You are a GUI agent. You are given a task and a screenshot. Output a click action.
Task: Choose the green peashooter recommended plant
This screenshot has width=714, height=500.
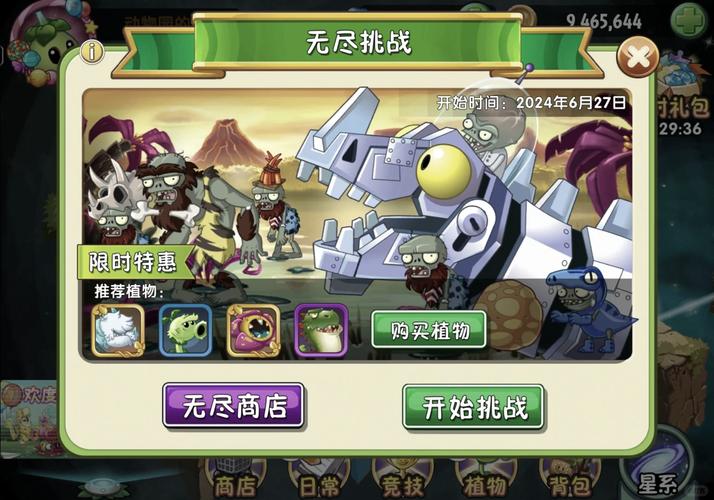tap(186, 331)
